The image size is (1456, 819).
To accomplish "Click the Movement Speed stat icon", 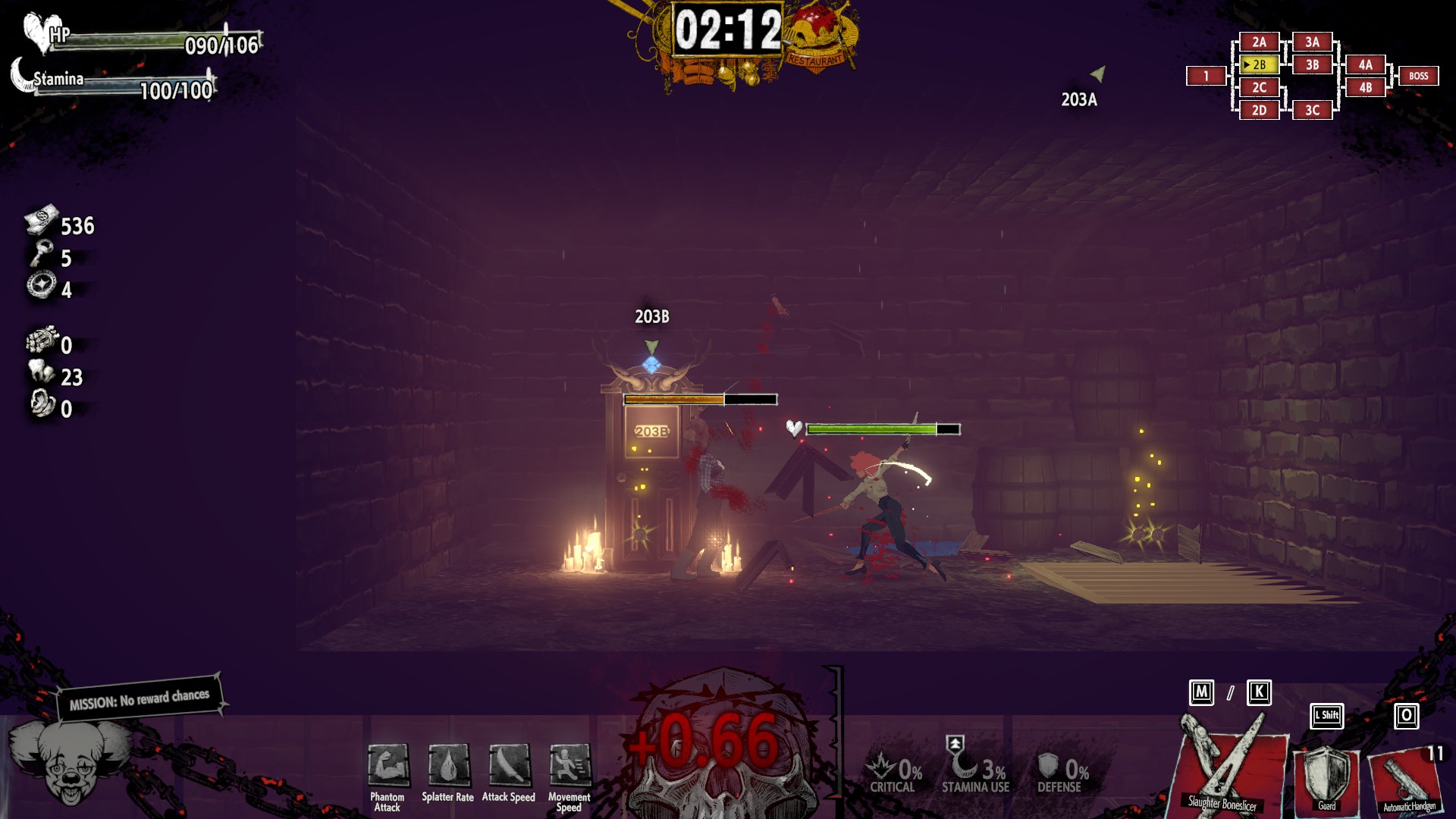I will pos(569,765).
